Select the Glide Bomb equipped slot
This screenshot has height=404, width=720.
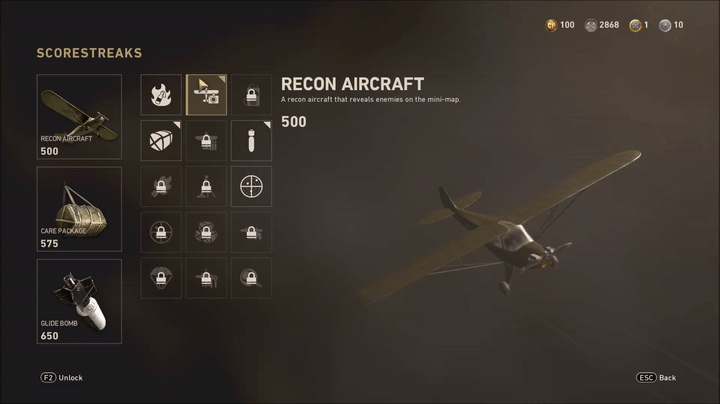79,301
